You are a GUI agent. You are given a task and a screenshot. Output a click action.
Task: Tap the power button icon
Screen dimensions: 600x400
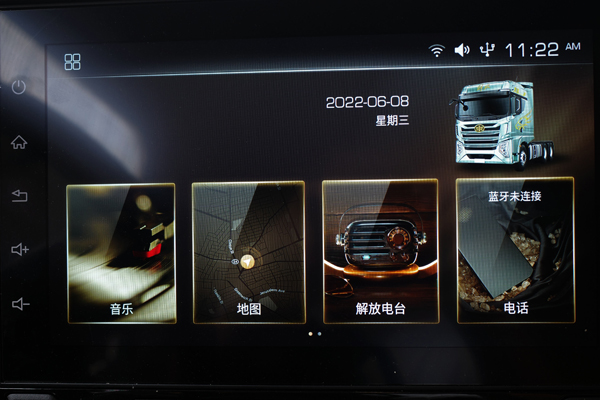(x=19, y=87)
